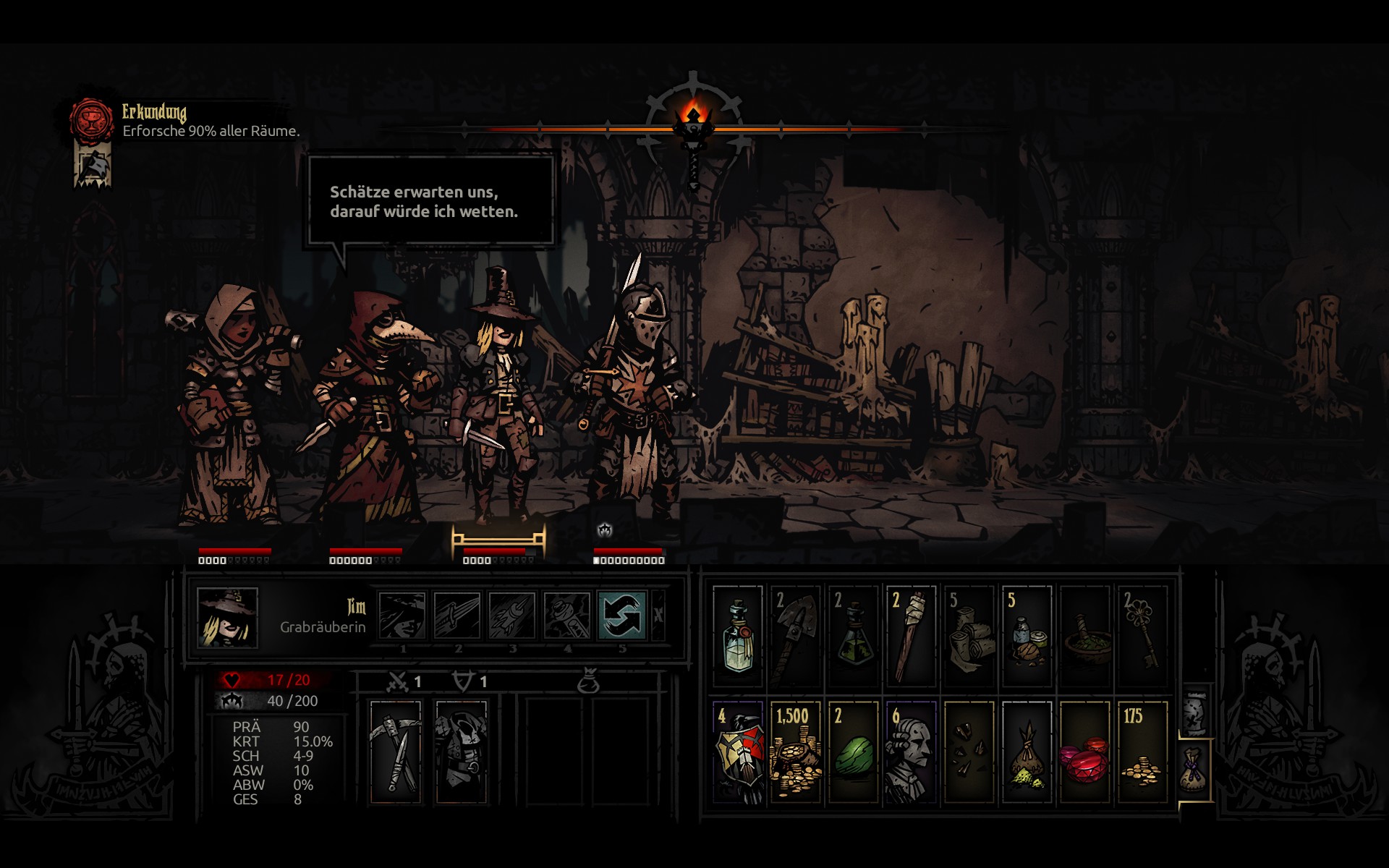Select the red ruby gems
Viewport: 1389px width, 868px height.
(1084, 752)
